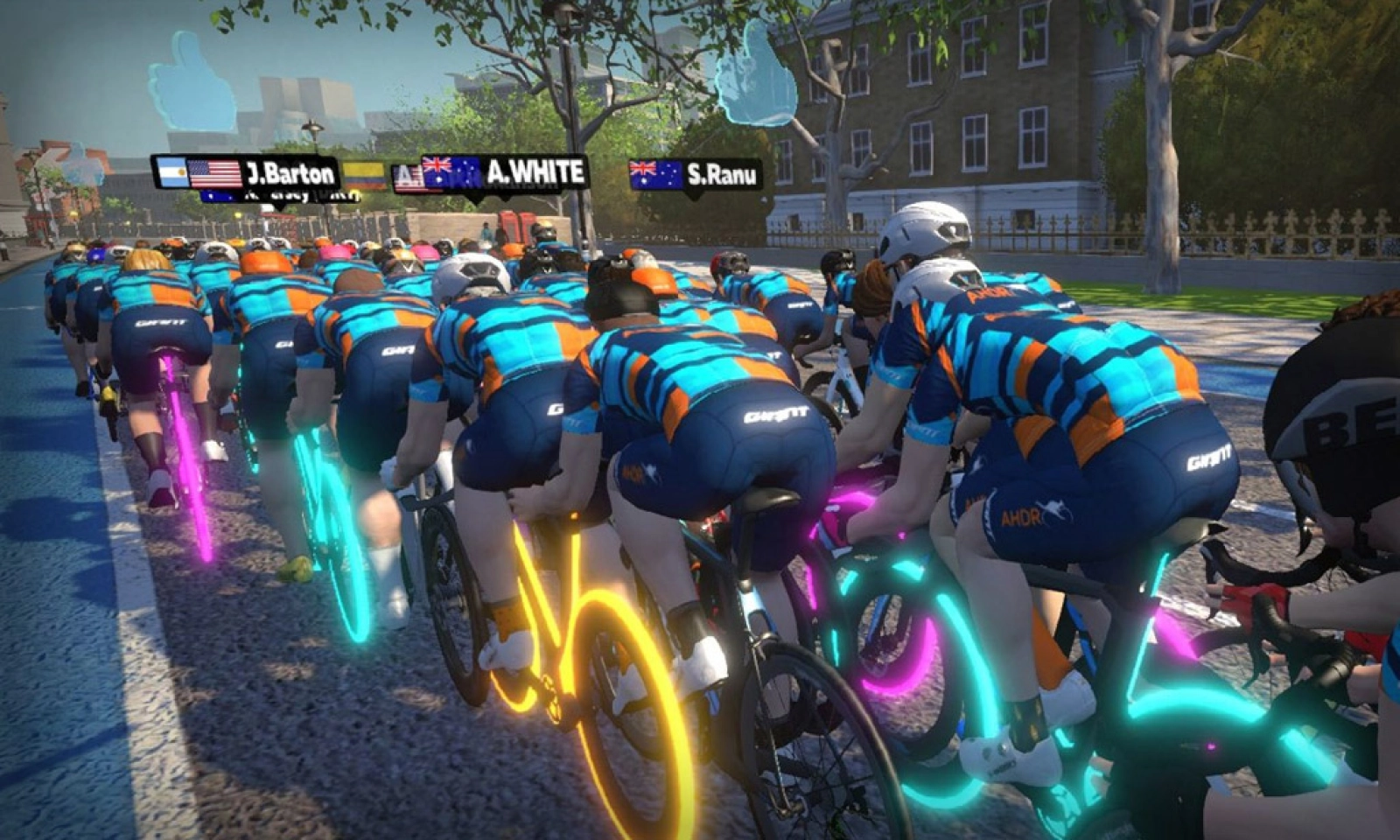Select rider J.Barton's nameplate
Screen dimensions: 1400x840
click(289, 171)
